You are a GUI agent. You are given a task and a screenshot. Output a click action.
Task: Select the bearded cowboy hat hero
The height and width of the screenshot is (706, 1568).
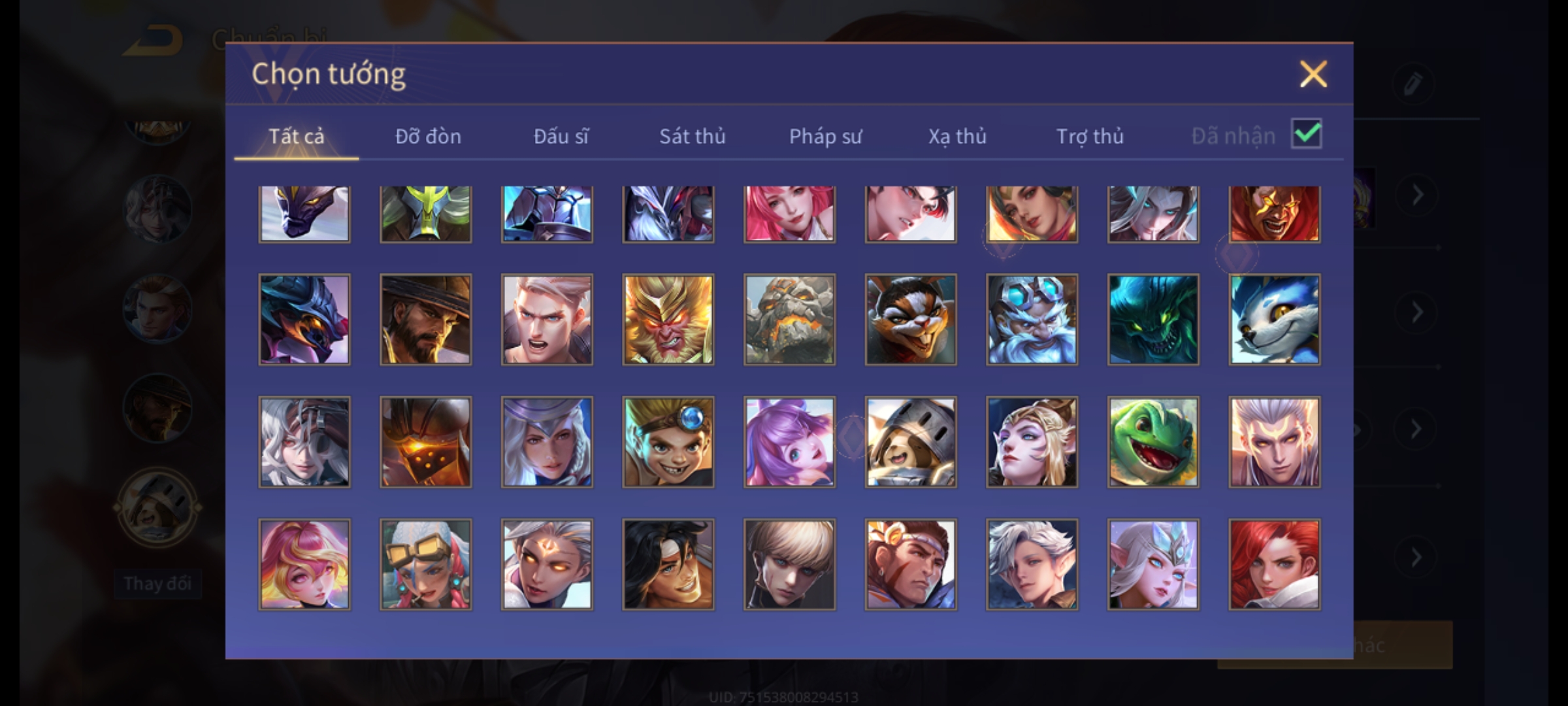425,320
